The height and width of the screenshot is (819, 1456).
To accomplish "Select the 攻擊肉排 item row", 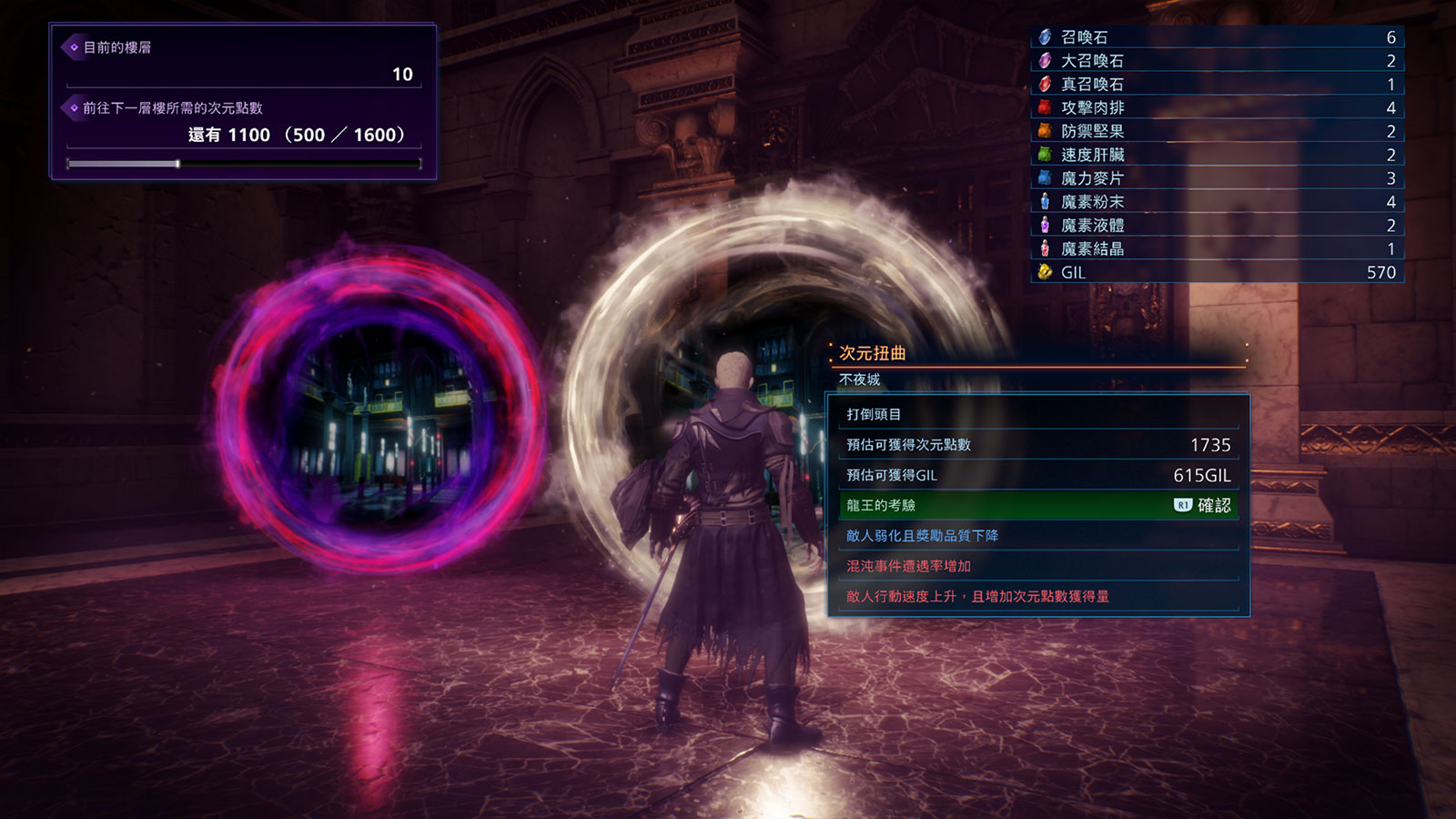I will [1217, 108].
